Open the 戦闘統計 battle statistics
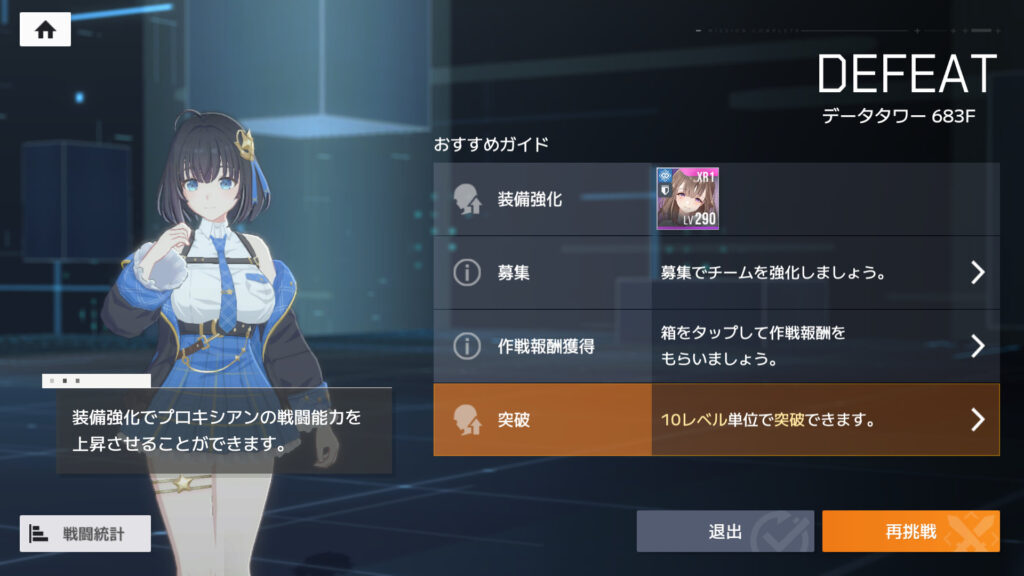Image resolution: width=1024 pixels, height=576 pixels. pos(85,533)
